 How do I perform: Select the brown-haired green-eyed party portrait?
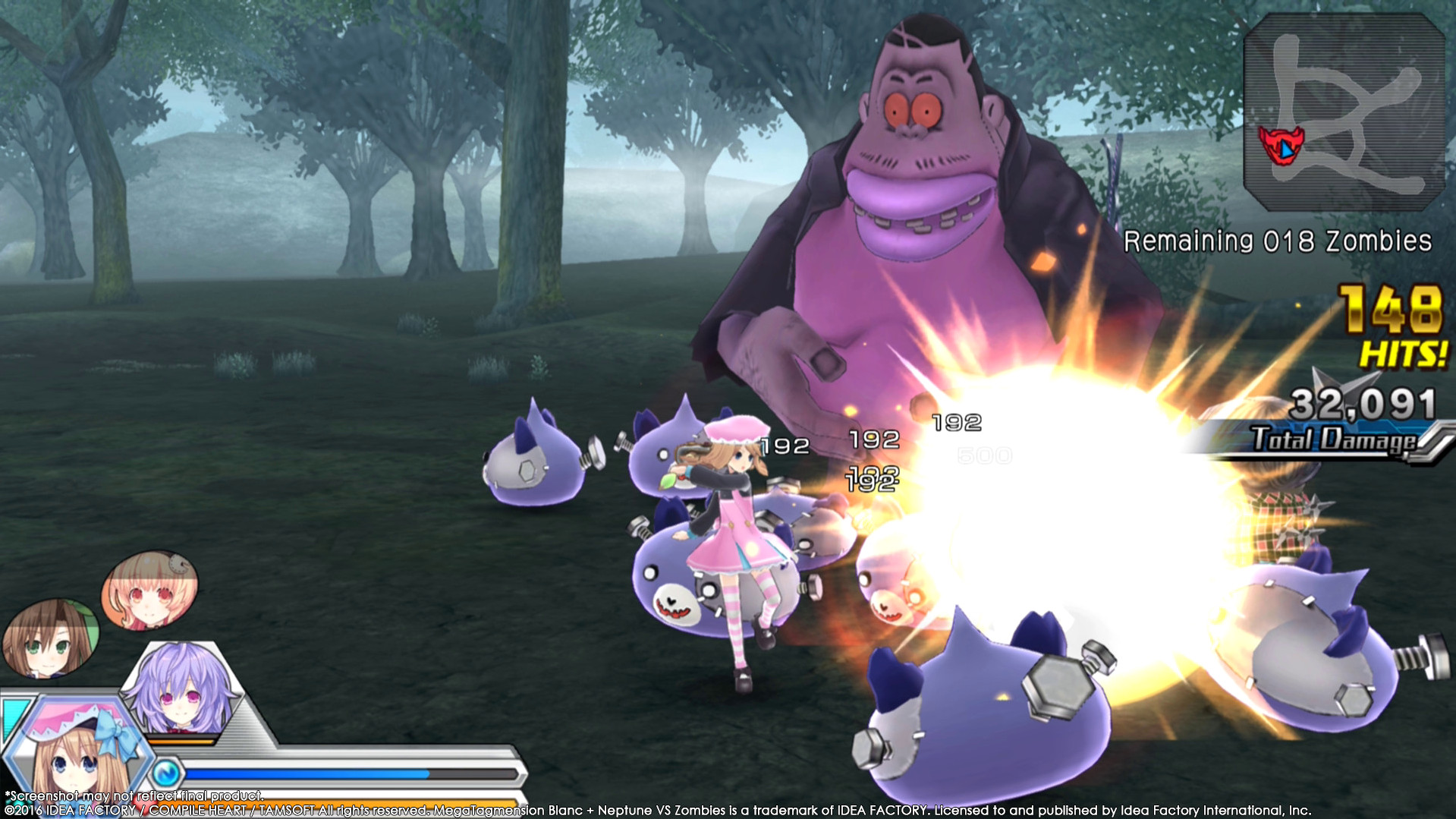point(49,638)
